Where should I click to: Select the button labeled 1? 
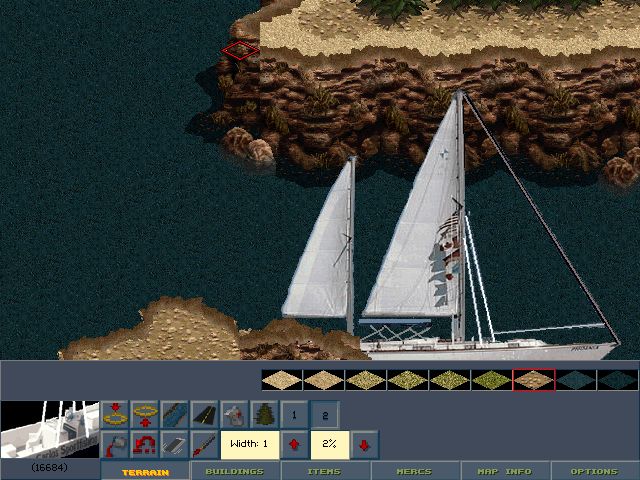click(294, 413)
